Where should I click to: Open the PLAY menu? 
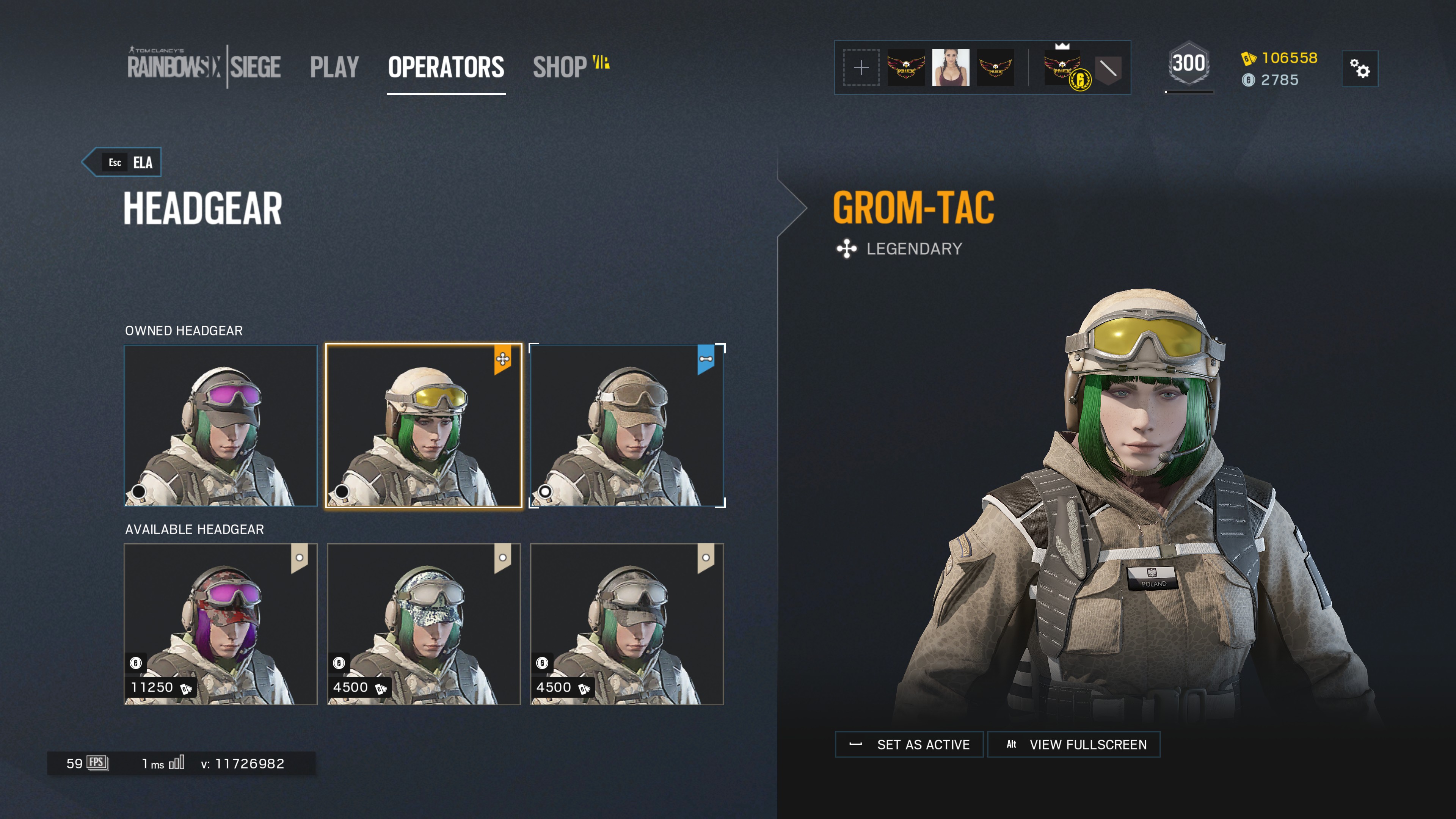334,66
